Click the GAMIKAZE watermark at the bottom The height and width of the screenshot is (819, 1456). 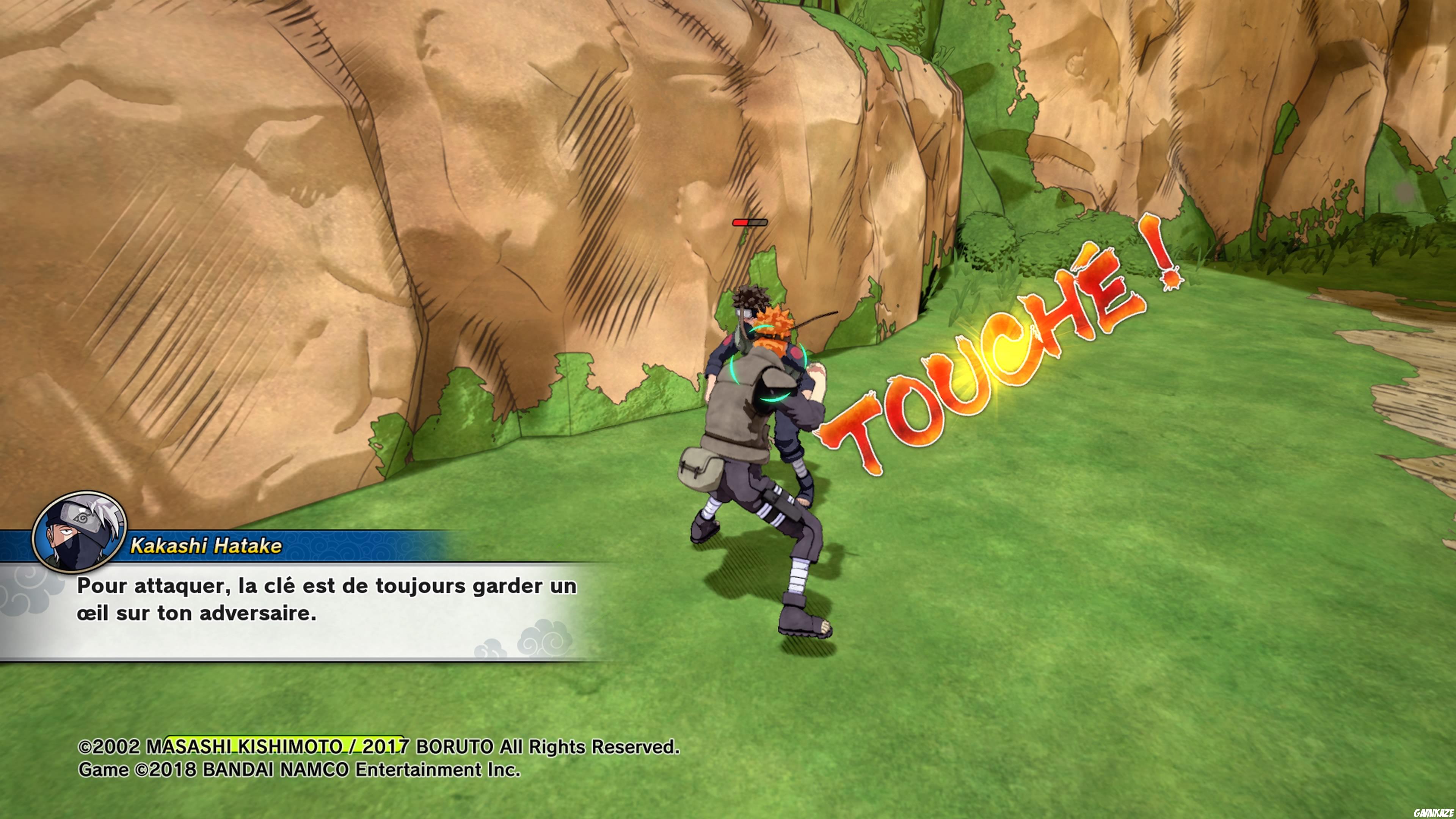728,808
